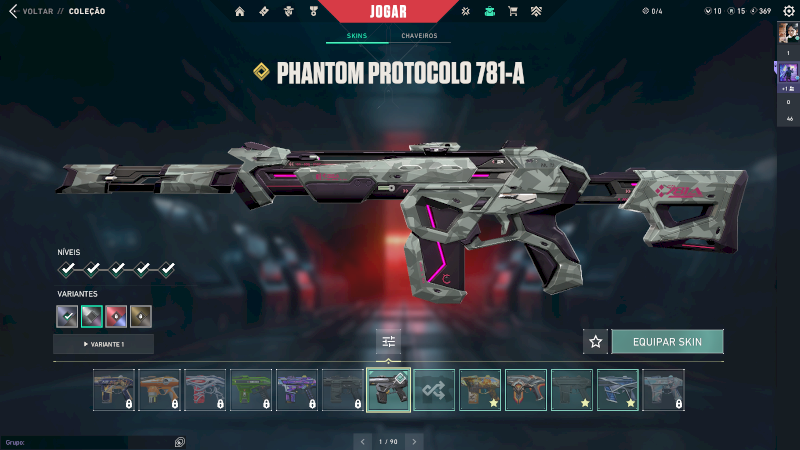The width and height of the screenshot is (800, 450).
Task: Open the settings gear icon
Action: 788,11
